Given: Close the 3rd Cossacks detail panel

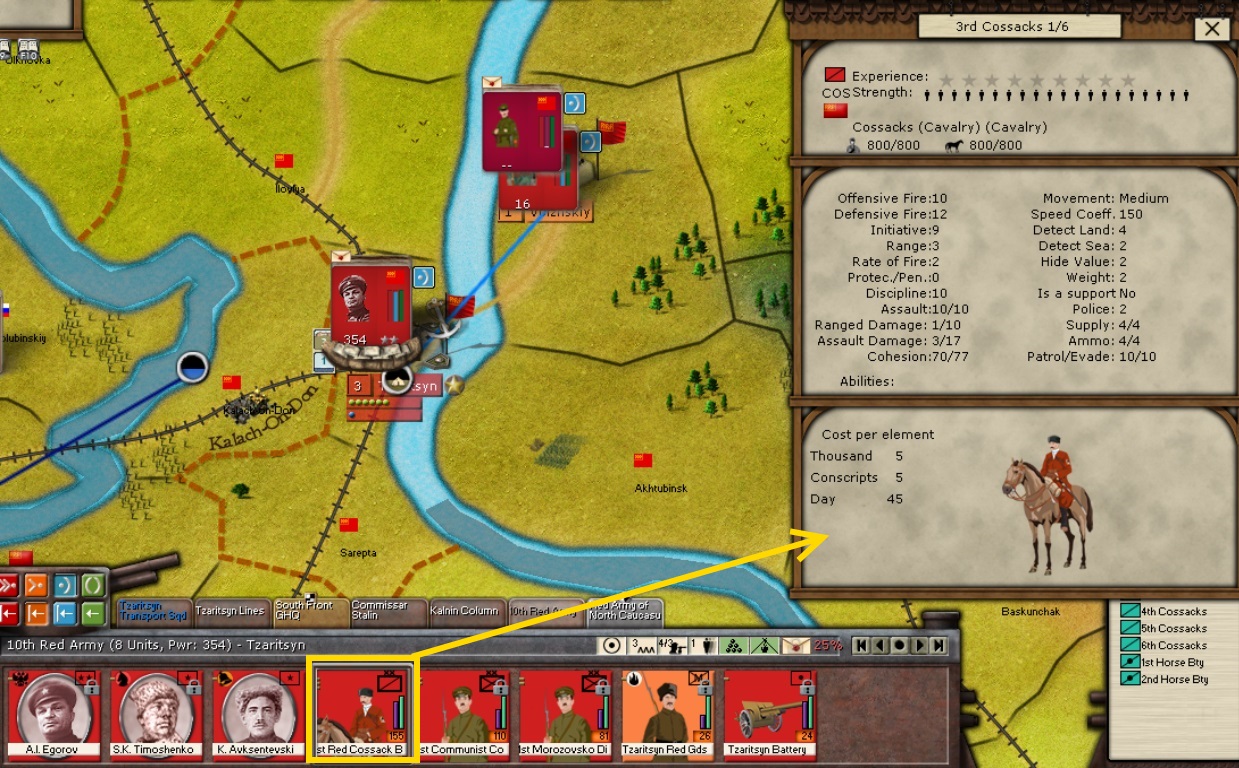Looking at the screenshot, I should point(1212,29).
